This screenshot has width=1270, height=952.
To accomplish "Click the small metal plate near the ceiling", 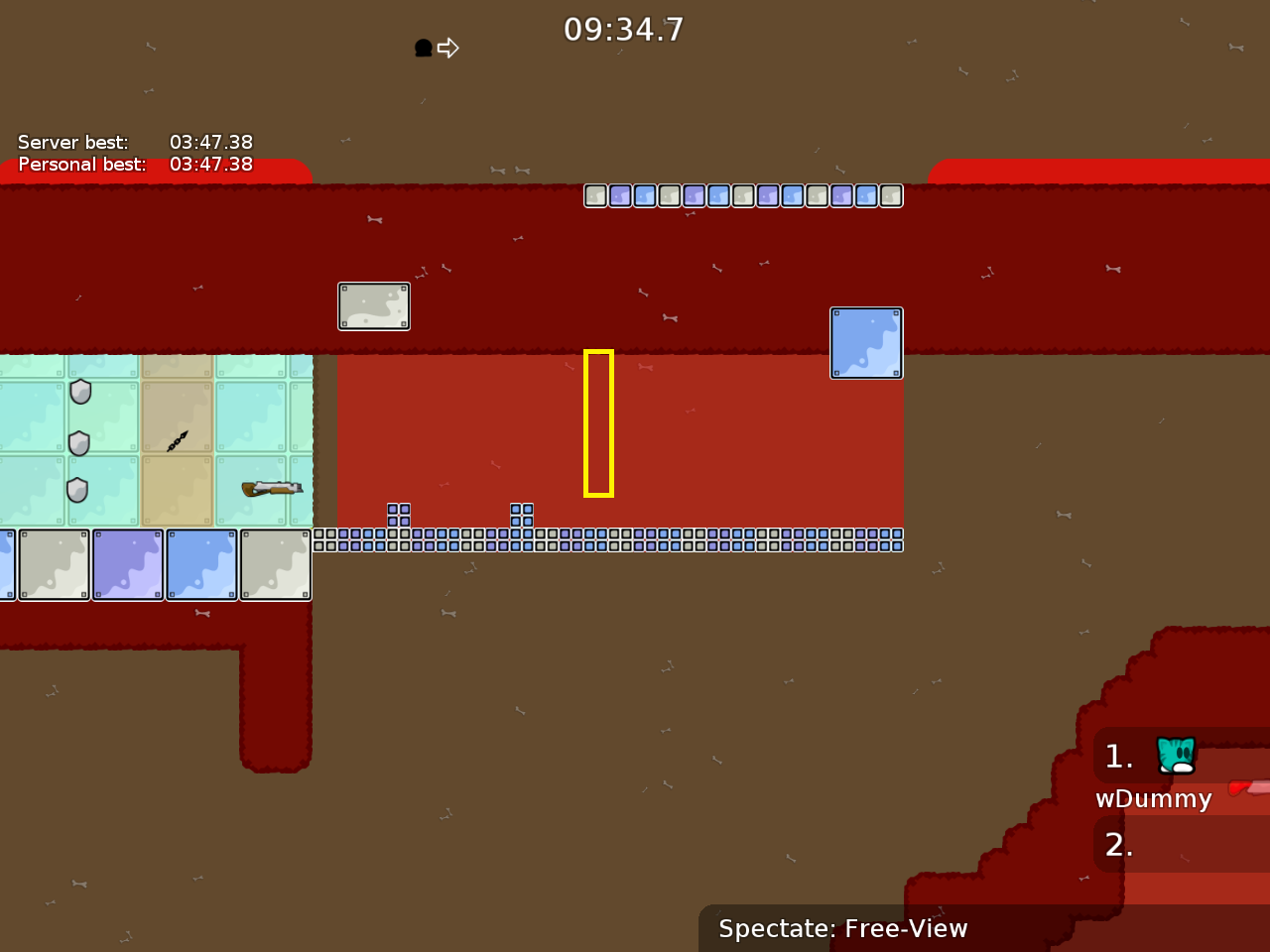I will tap(374, 305).
